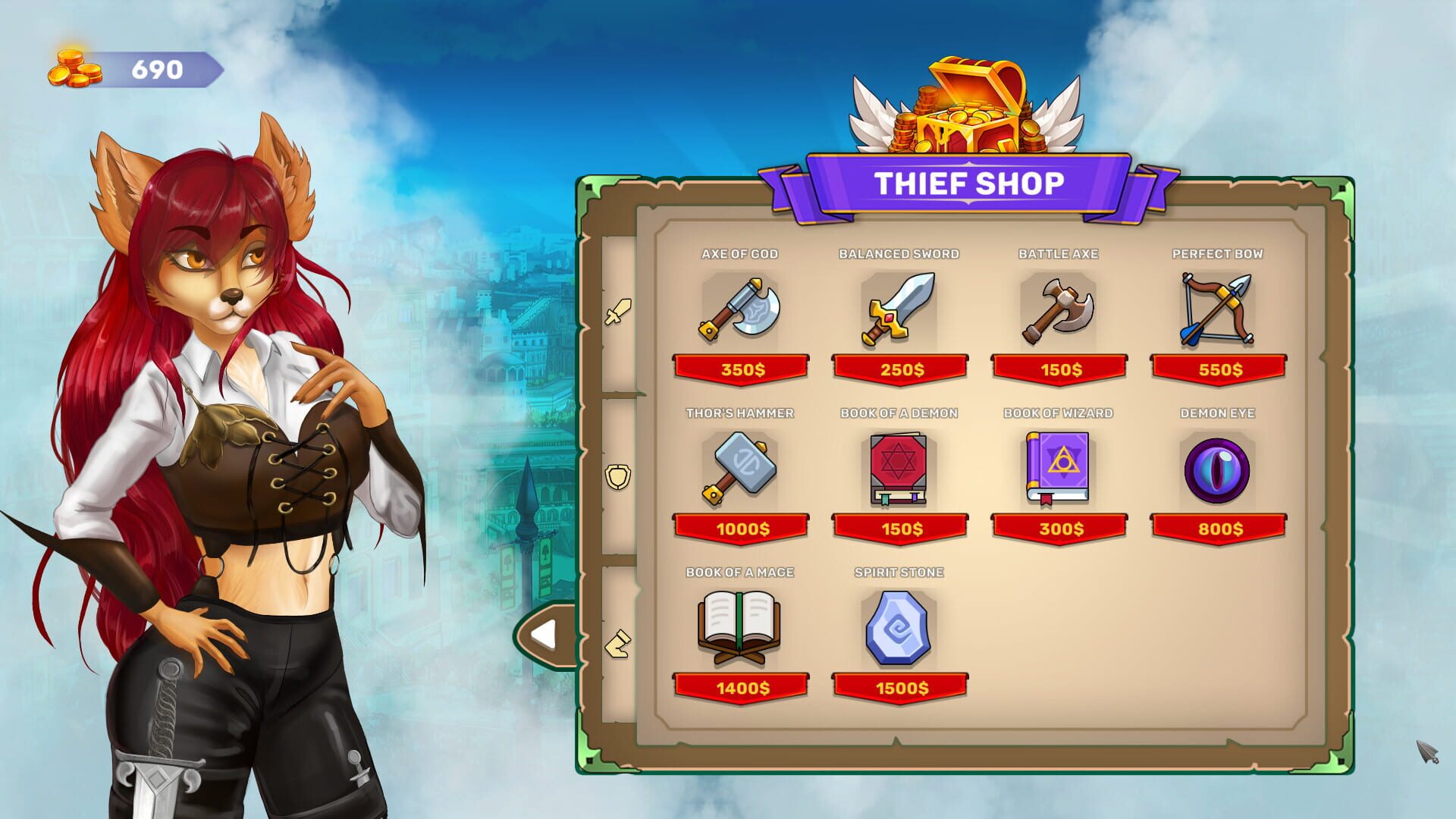Click the gold coins icon

tap(76, 68)
